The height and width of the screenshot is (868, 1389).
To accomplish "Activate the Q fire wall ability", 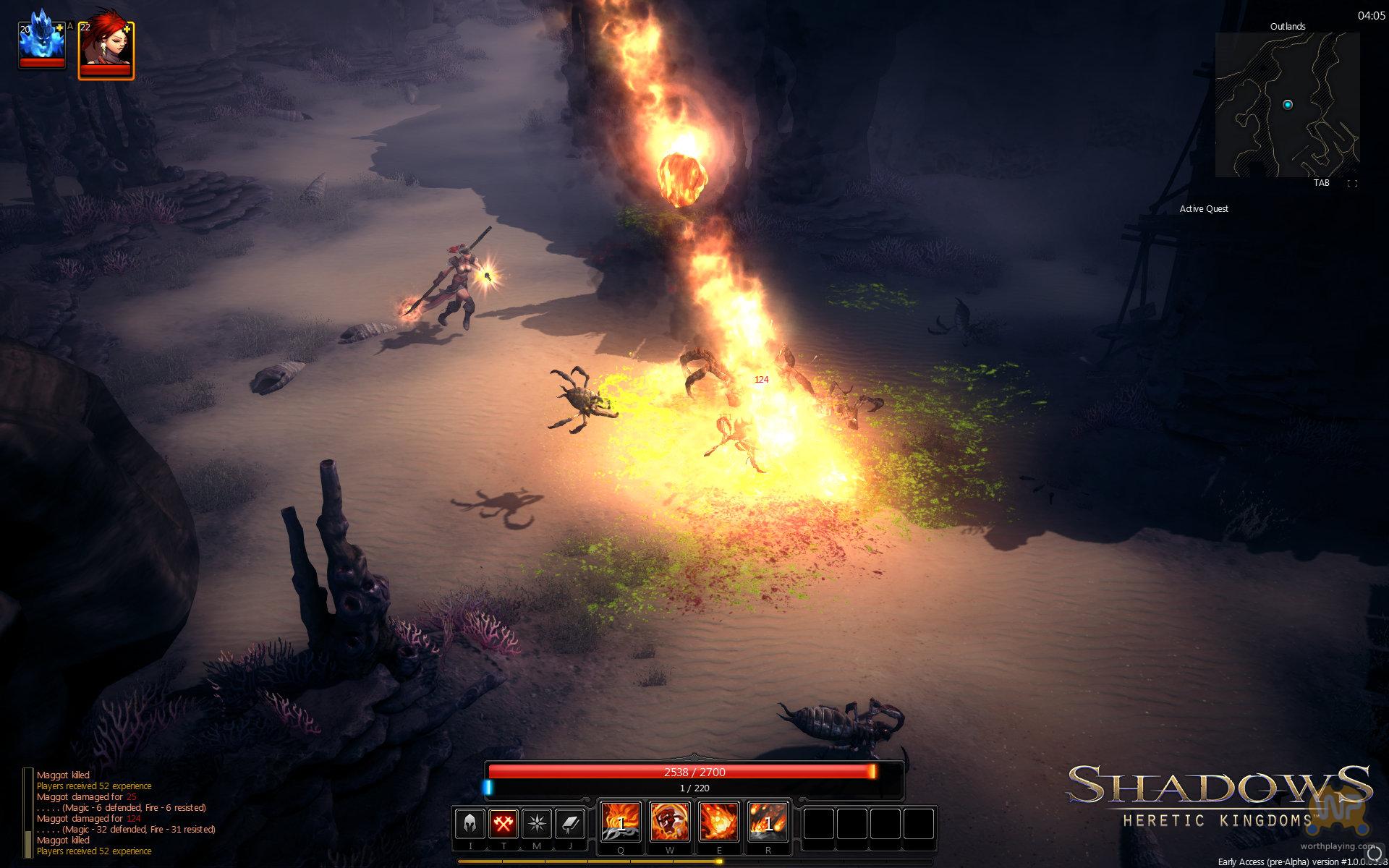I will pos(621,822).
